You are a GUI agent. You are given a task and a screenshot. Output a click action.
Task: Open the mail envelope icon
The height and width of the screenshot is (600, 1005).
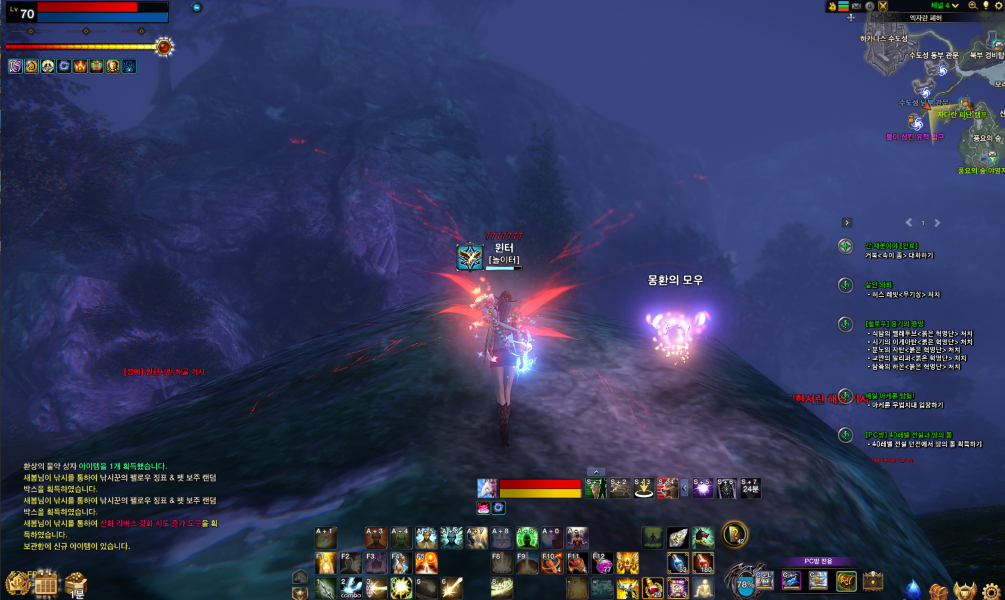(857, 6)
